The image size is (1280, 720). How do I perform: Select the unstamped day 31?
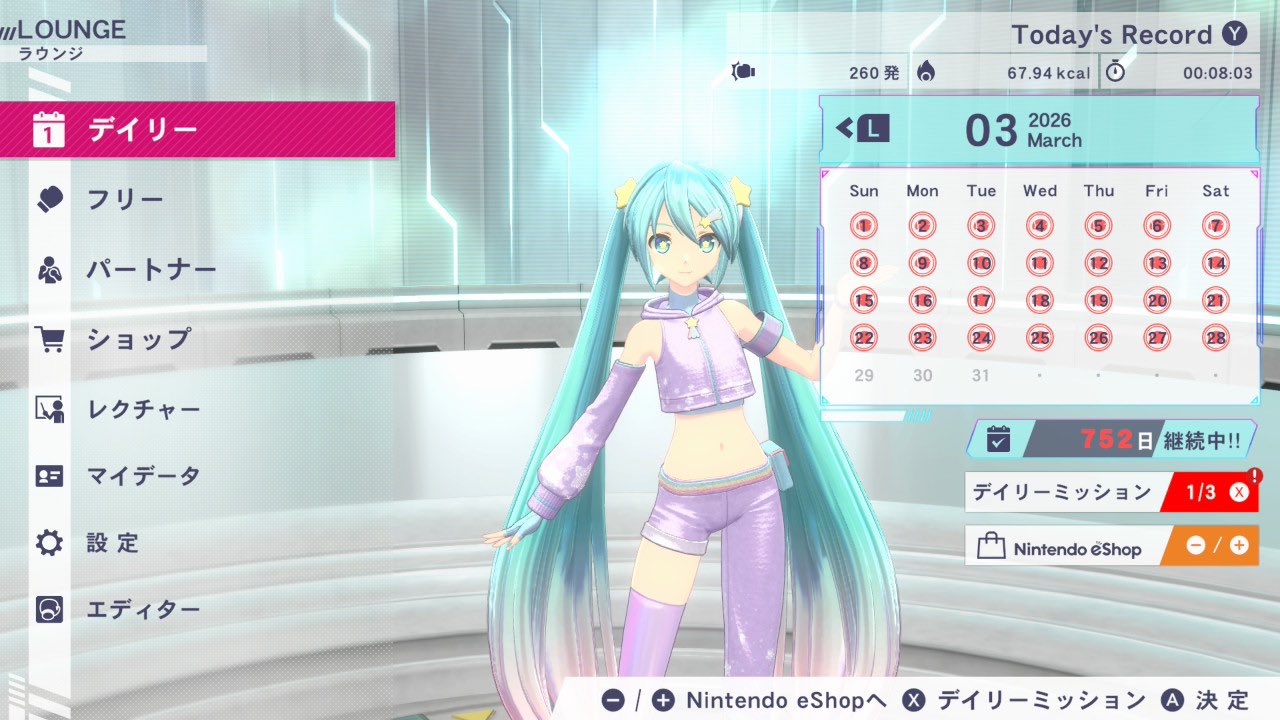tap(981, 375)
